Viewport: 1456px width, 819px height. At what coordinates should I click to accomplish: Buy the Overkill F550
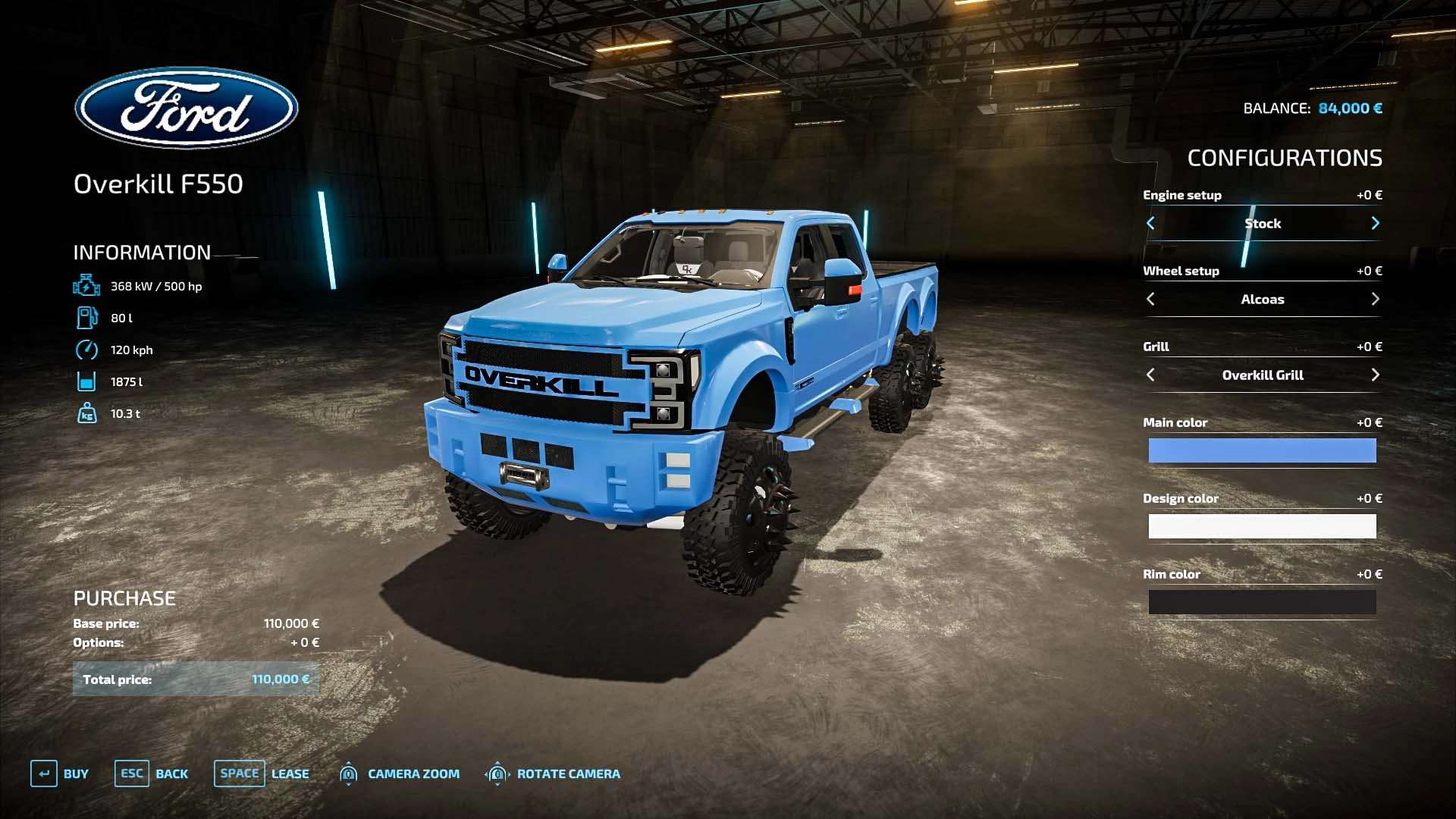[60, 773]
